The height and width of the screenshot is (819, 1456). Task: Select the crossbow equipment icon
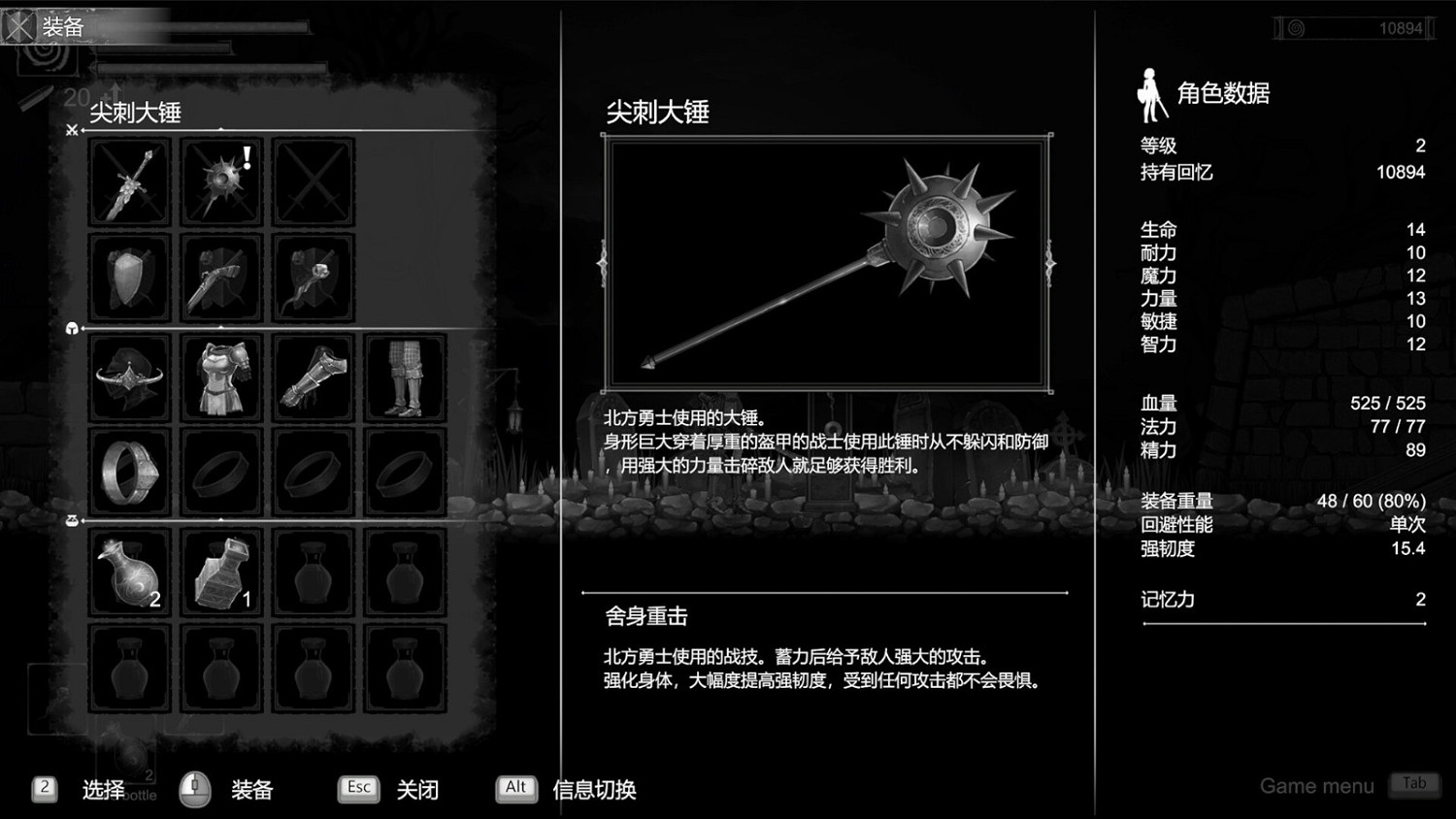pyautogui.click(x=220, y=279)
